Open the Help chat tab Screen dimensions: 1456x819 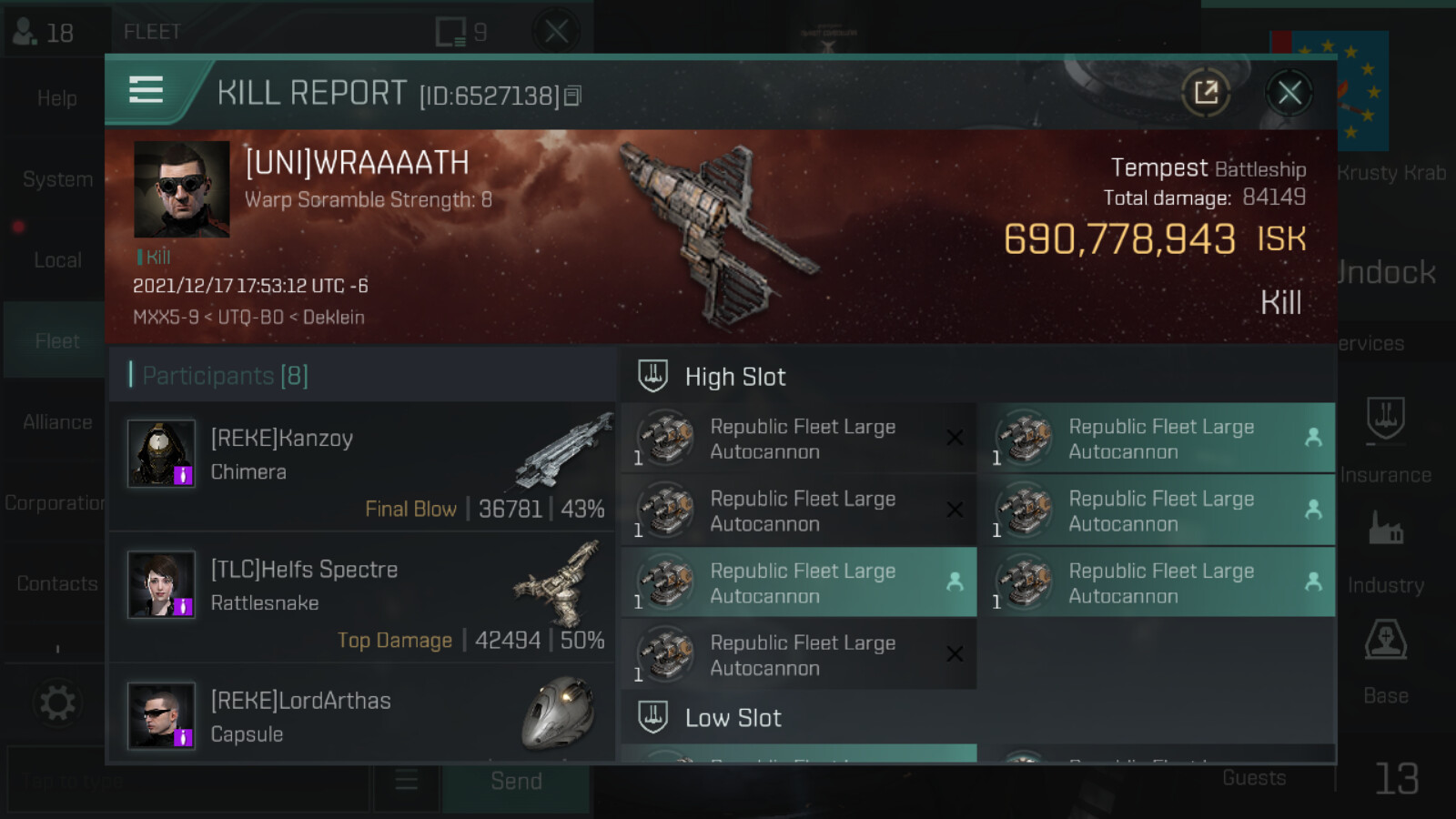click(56, 98)
